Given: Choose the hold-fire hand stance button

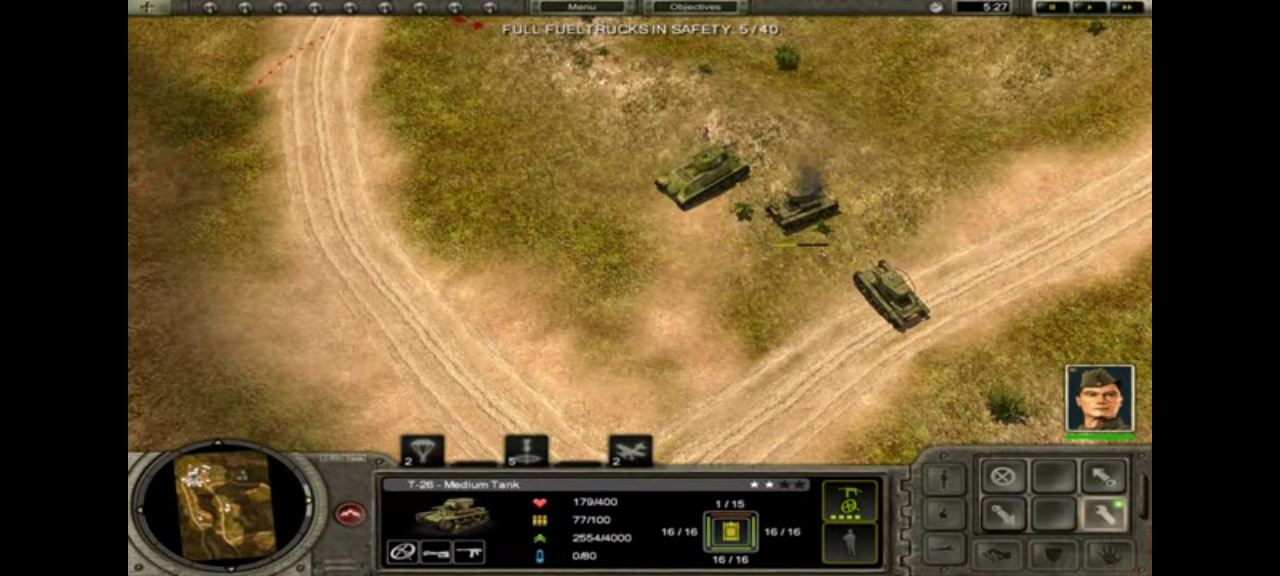Looking at the screenshot, I should (x=1109, y=553).
